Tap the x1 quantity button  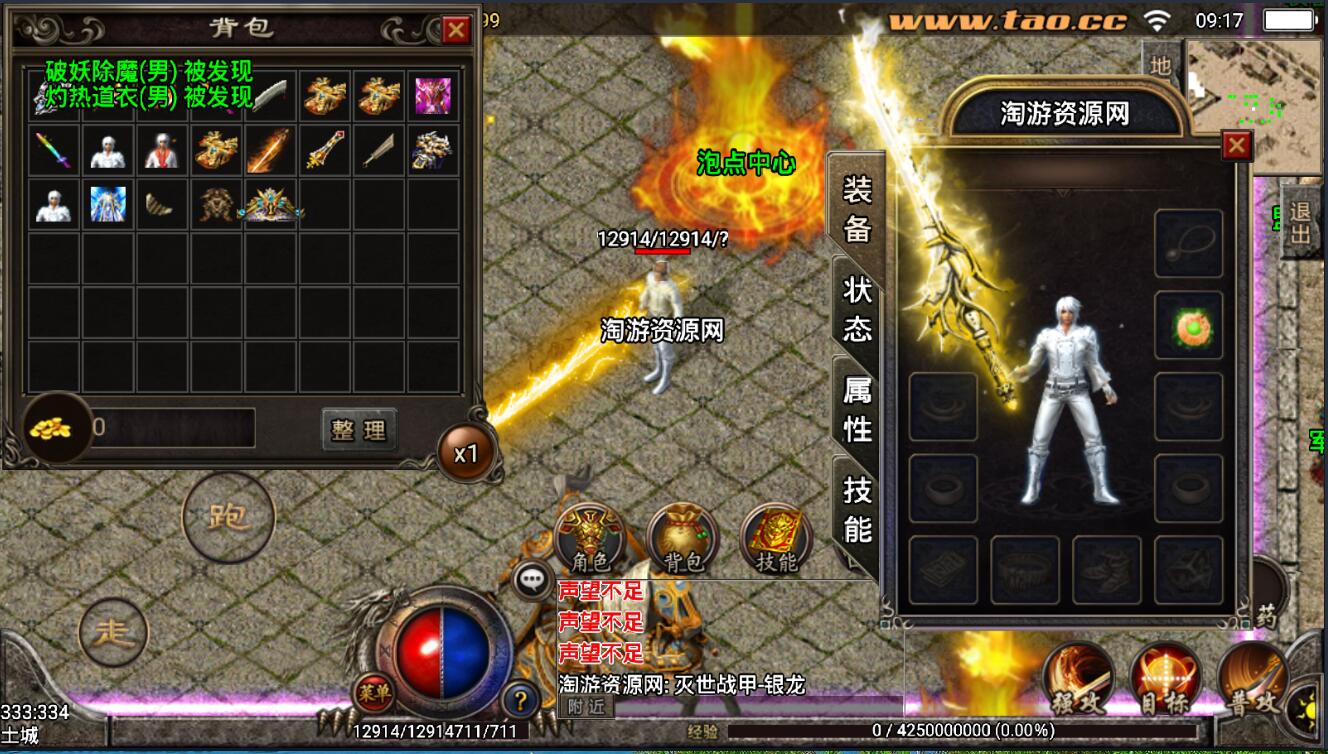click(465, 453)
